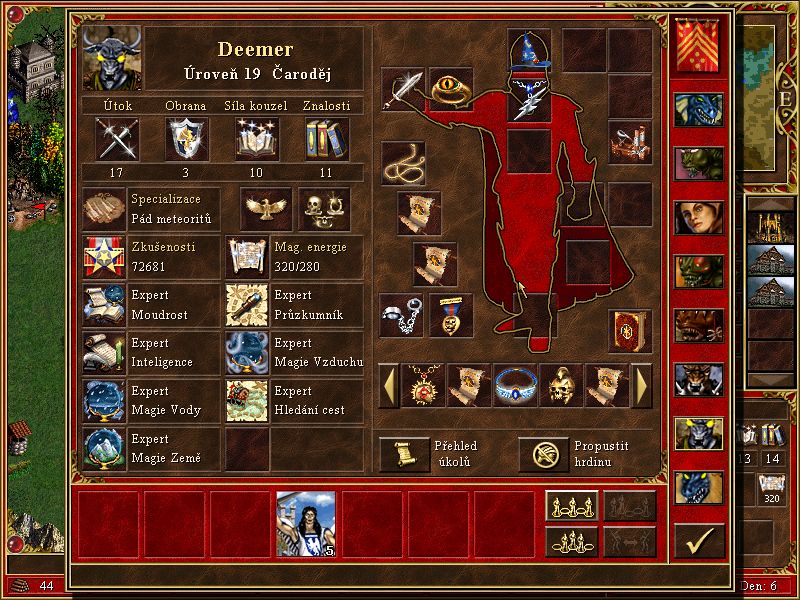Show the Znalosti books stat icon
The width and height of the screenshot is (800, 600).
(x=326, y=138)
